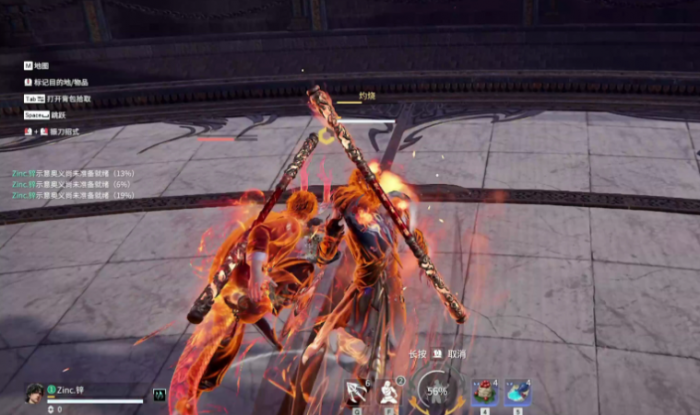Activate the kneeling figure skill icon
The height and width of the screenshot is (415, 700).
388,391
